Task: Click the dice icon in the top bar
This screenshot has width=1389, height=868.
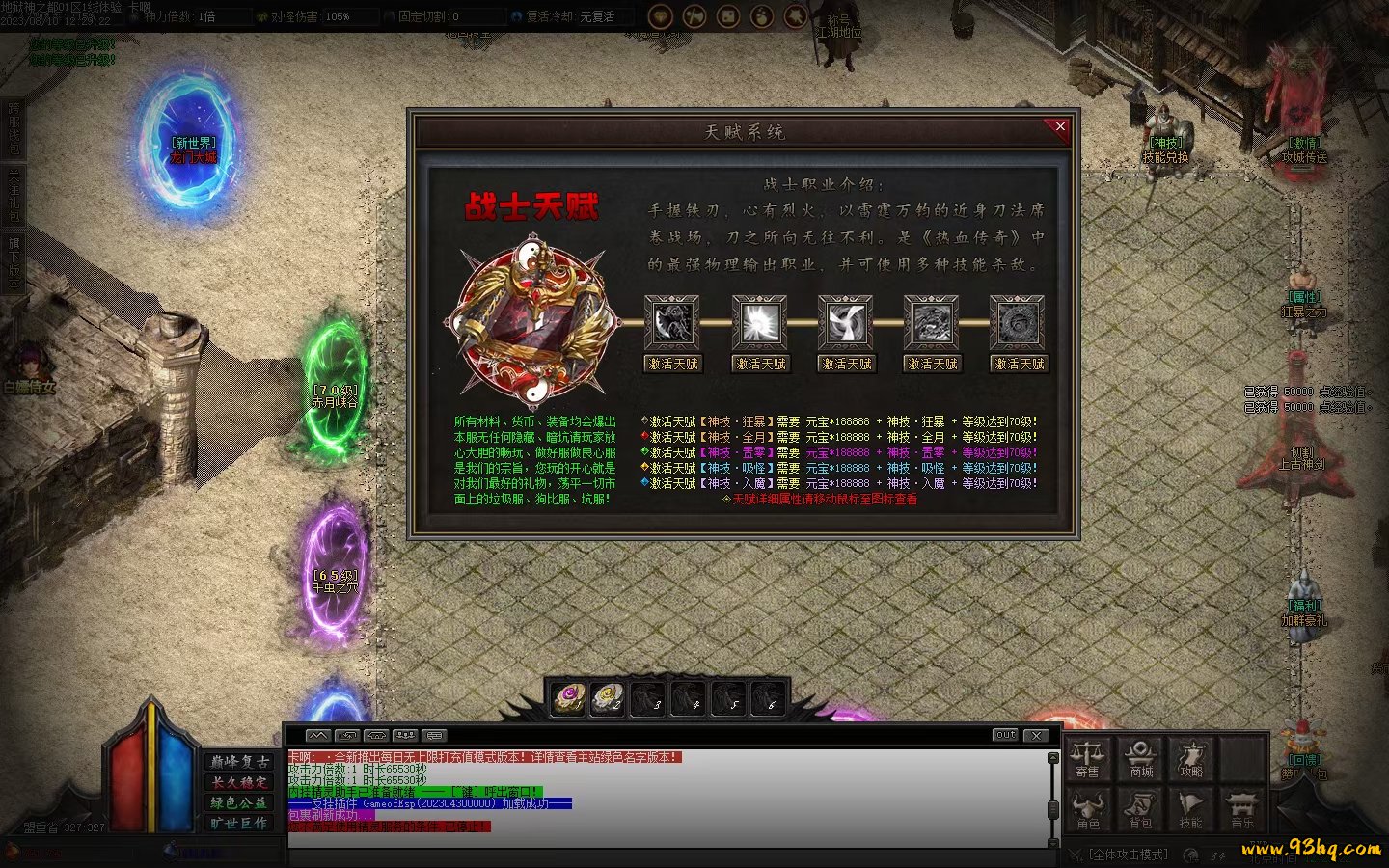Action: (x=728, y=16)
